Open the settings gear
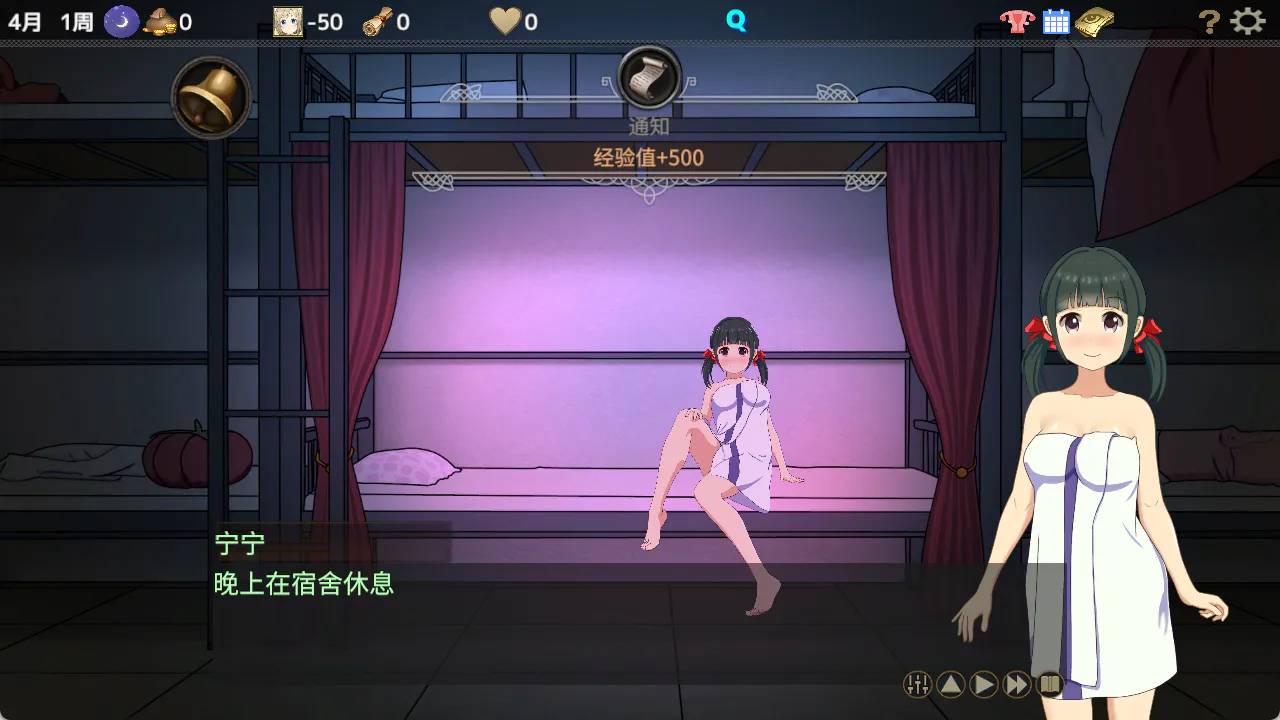 pos(1247,21)
